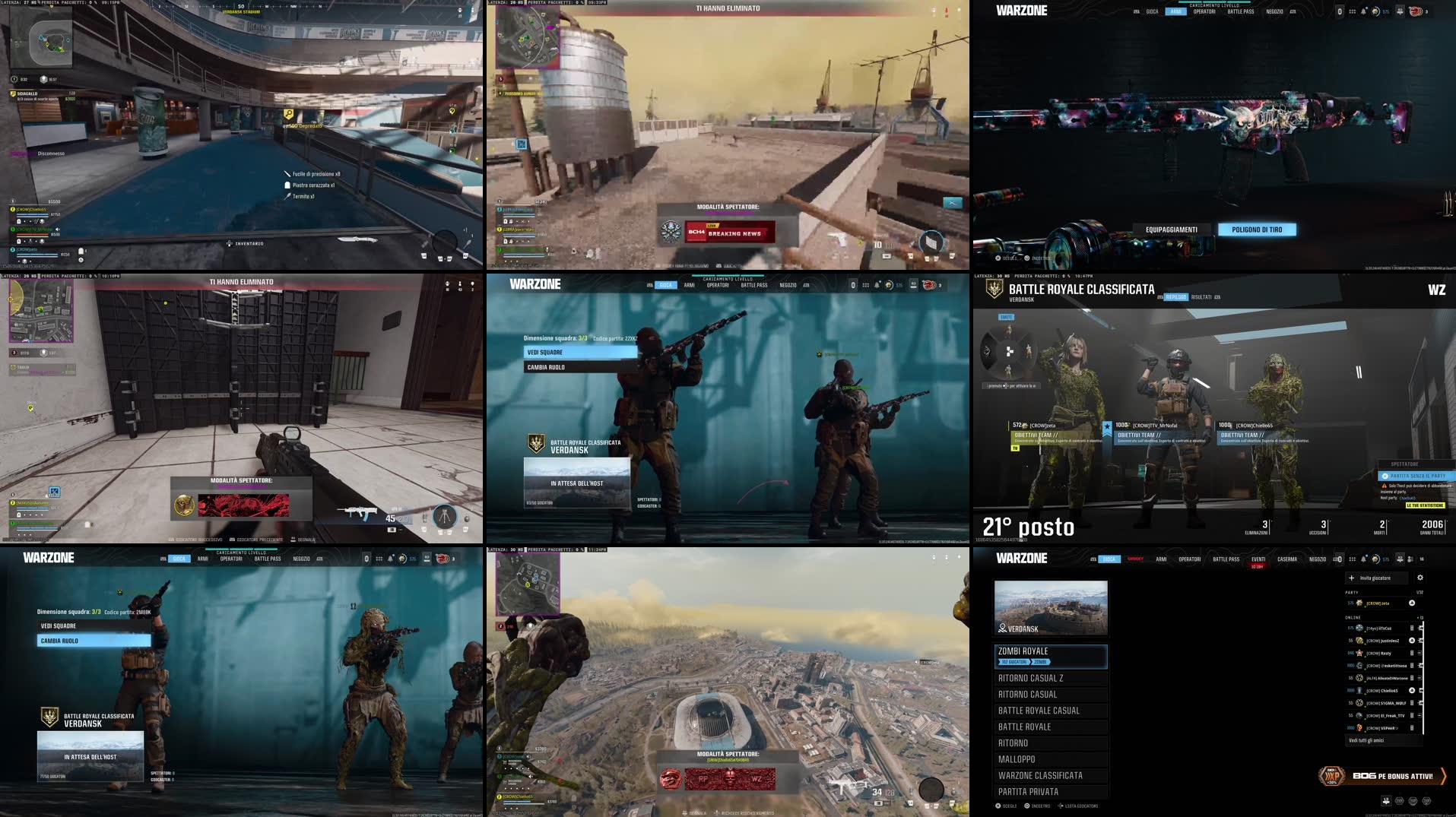Click the platform icon beside [CROW]zeta in the party
Screen dimensions: 1456x817
click(x=1412, y=603)
